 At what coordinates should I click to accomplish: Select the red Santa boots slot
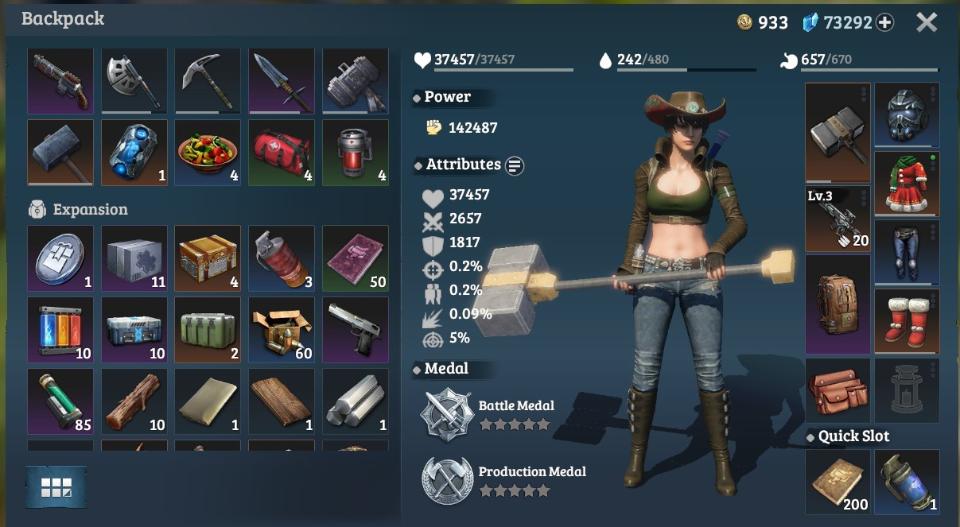[906, 320]
